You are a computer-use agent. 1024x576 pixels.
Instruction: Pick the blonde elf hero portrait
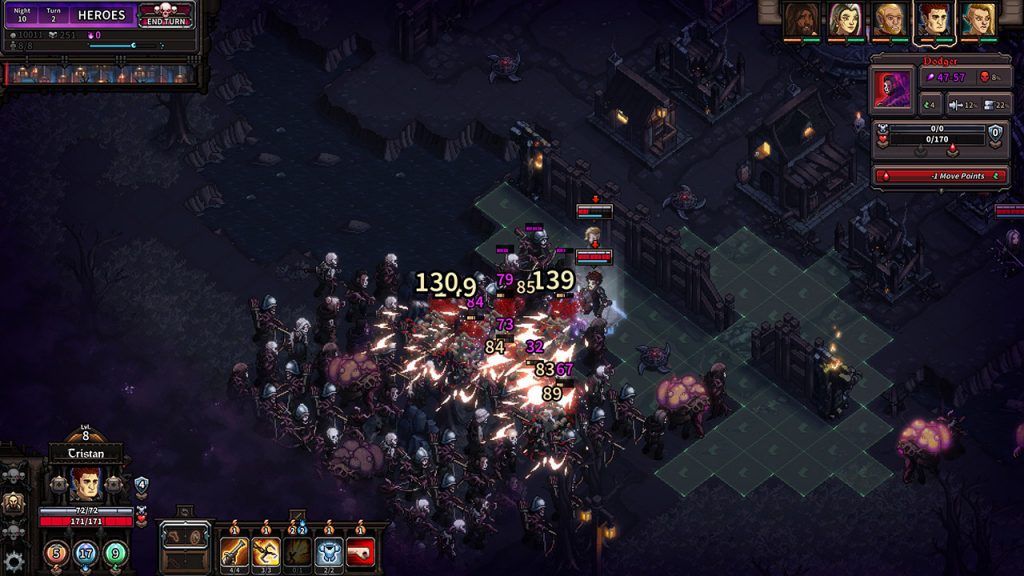[979, 19]
